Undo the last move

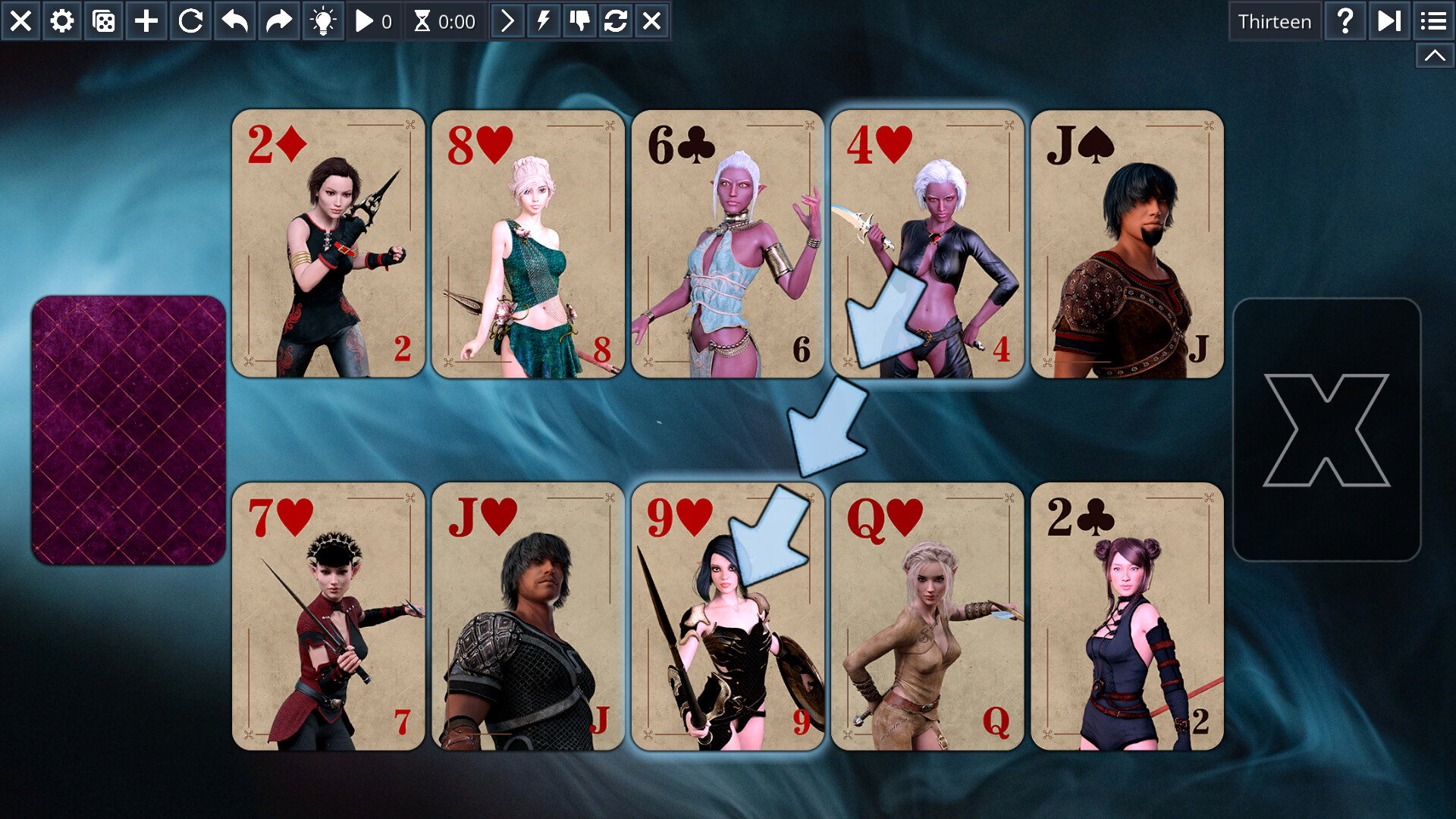[234, 21]
